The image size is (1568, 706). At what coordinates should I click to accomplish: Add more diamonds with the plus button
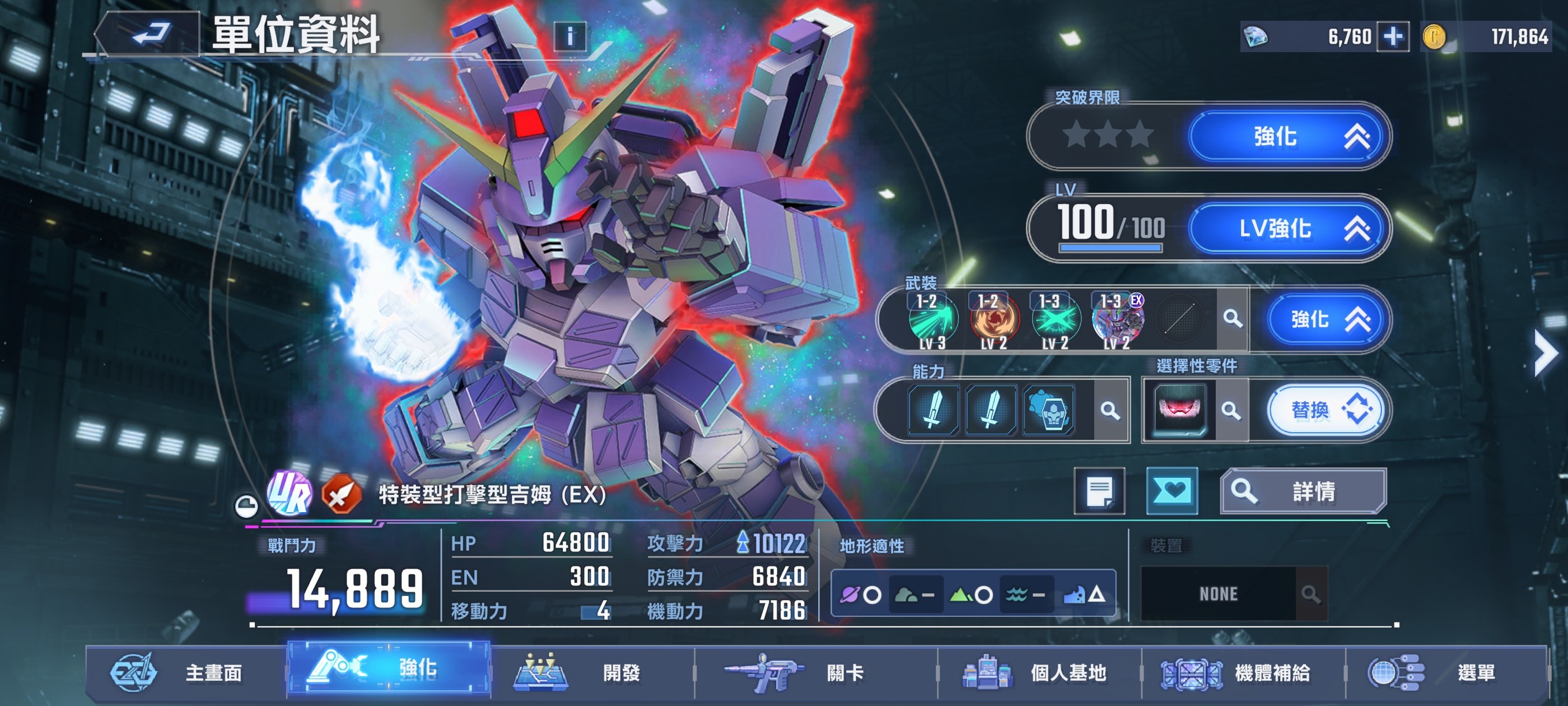click(x=1393, y=36)
